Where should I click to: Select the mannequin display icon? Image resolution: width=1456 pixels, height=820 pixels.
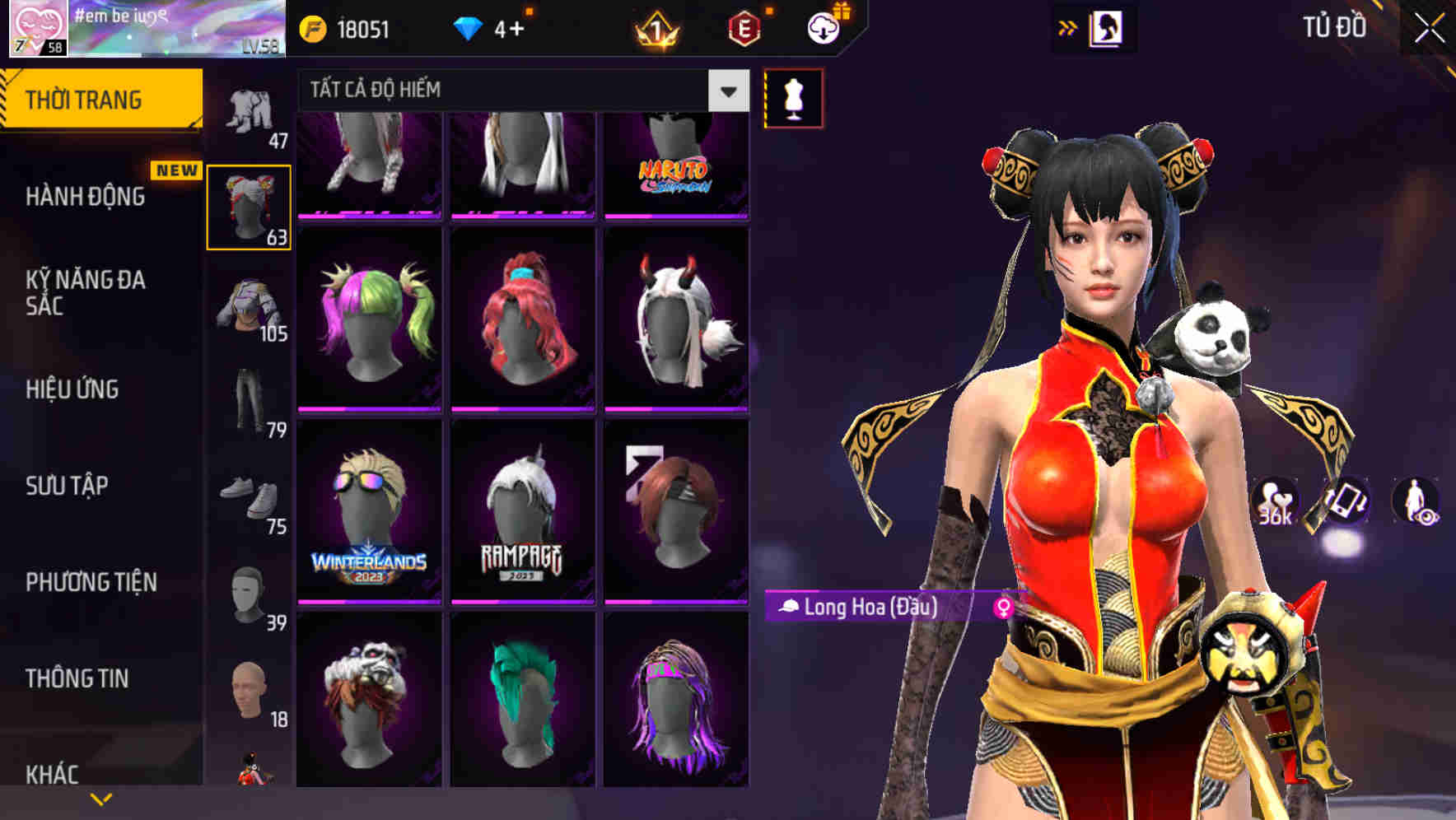click(x=793, y=97)
